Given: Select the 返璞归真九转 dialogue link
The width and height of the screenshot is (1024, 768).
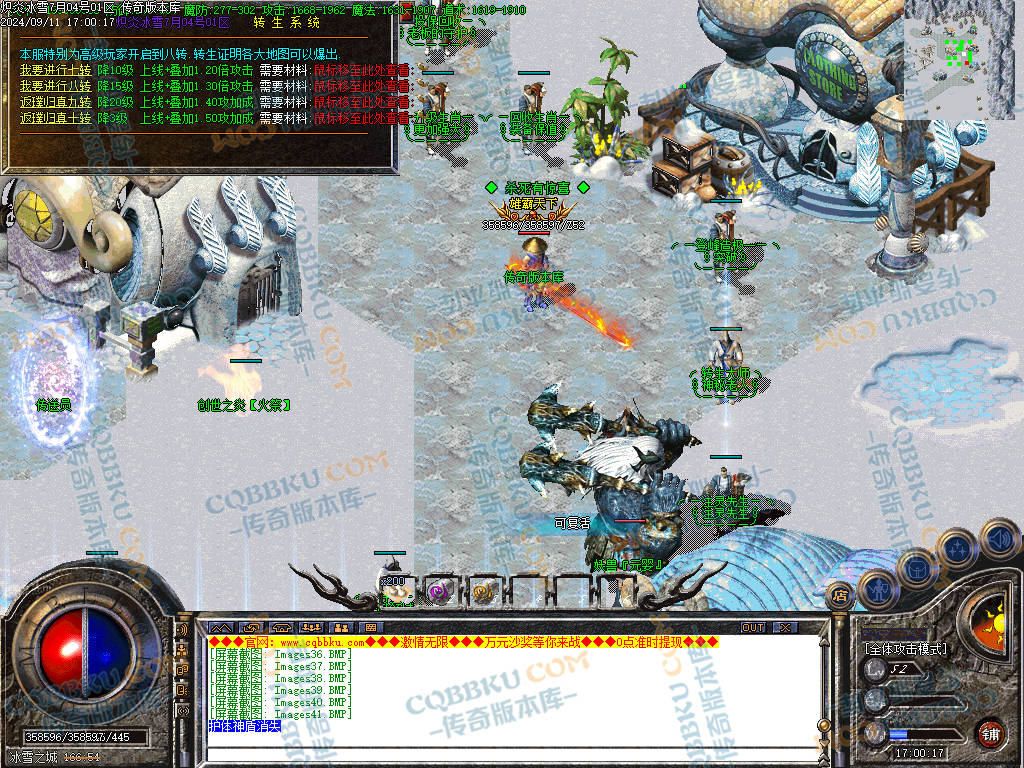Looking at the screenshot, I should [55, 102].
